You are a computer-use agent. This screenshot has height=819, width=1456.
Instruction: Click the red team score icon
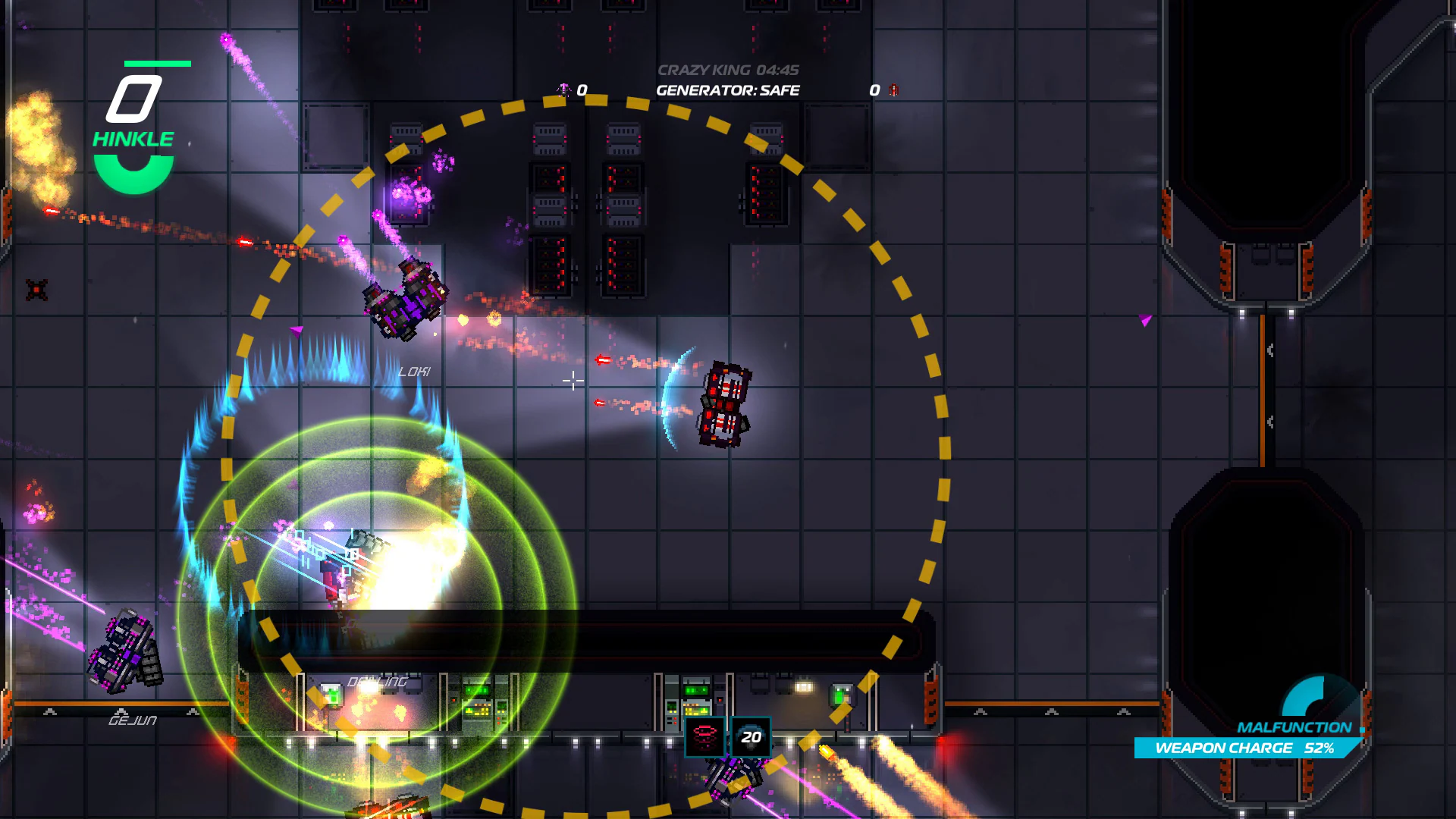tap(893, 89)
